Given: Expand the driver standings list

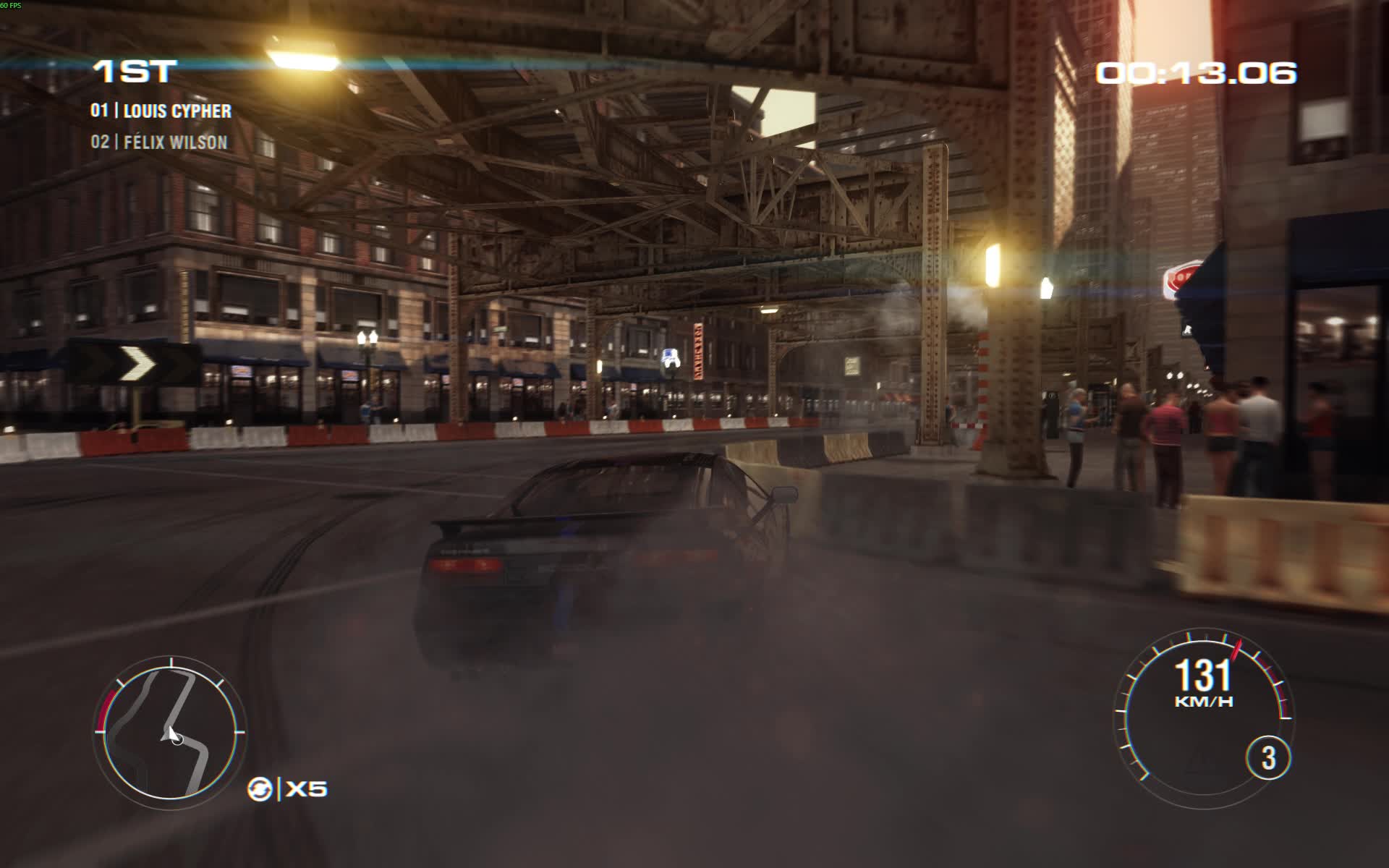Looking at the screenshot, I should click(159, 127).
